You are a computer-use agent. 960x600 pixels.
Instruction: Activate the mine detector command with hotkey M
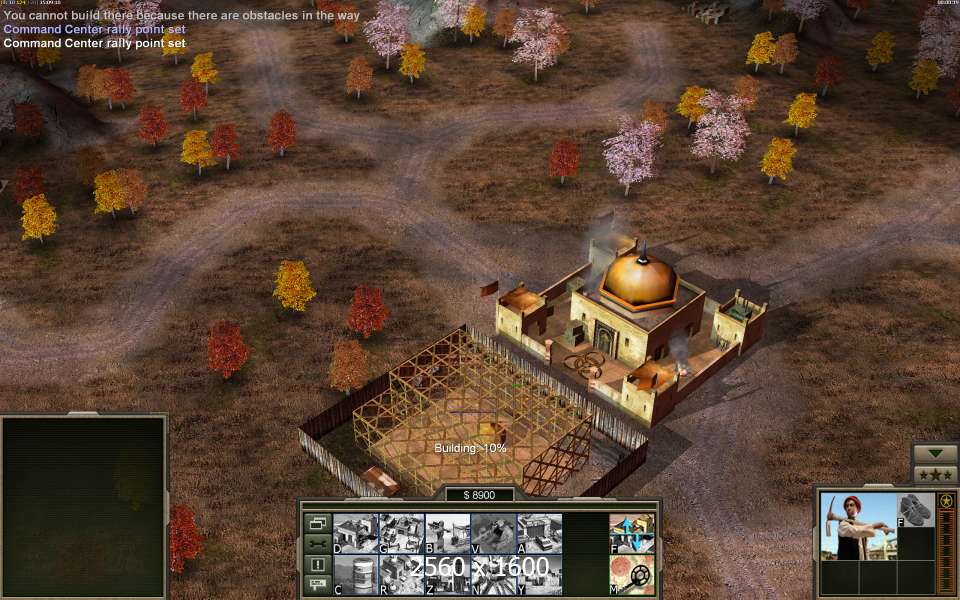(x=632, y=575)
